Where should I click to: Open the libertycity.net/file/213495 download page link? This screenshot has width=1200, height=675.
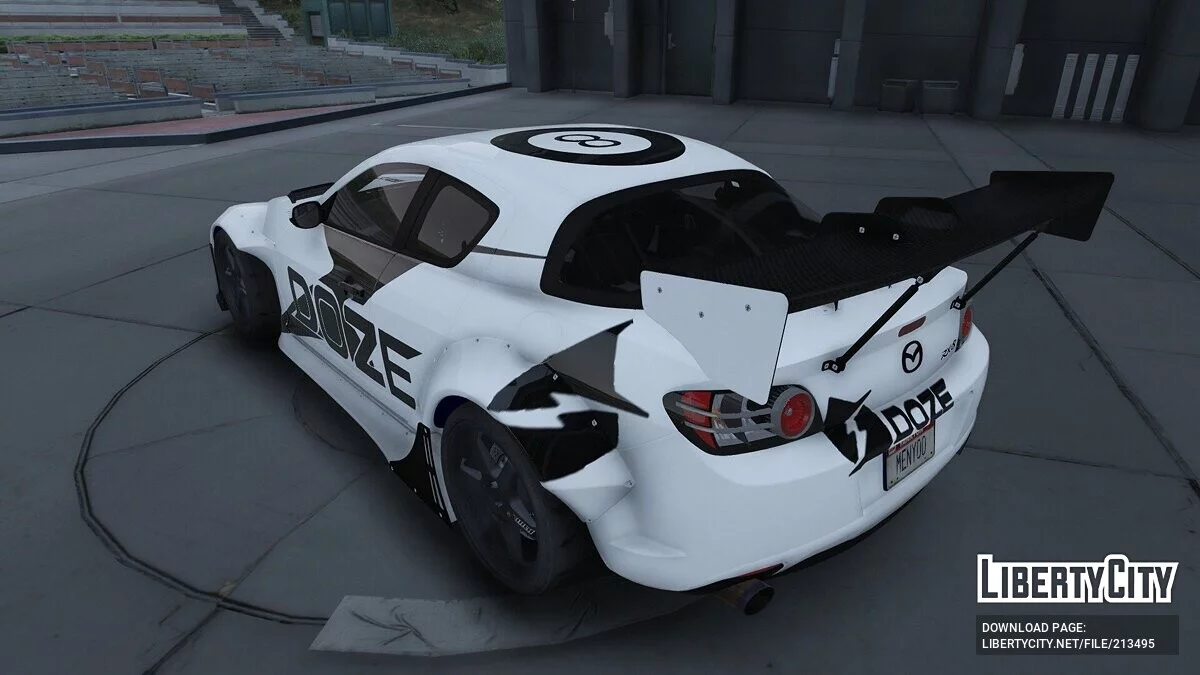click(x=1068, y=644)
